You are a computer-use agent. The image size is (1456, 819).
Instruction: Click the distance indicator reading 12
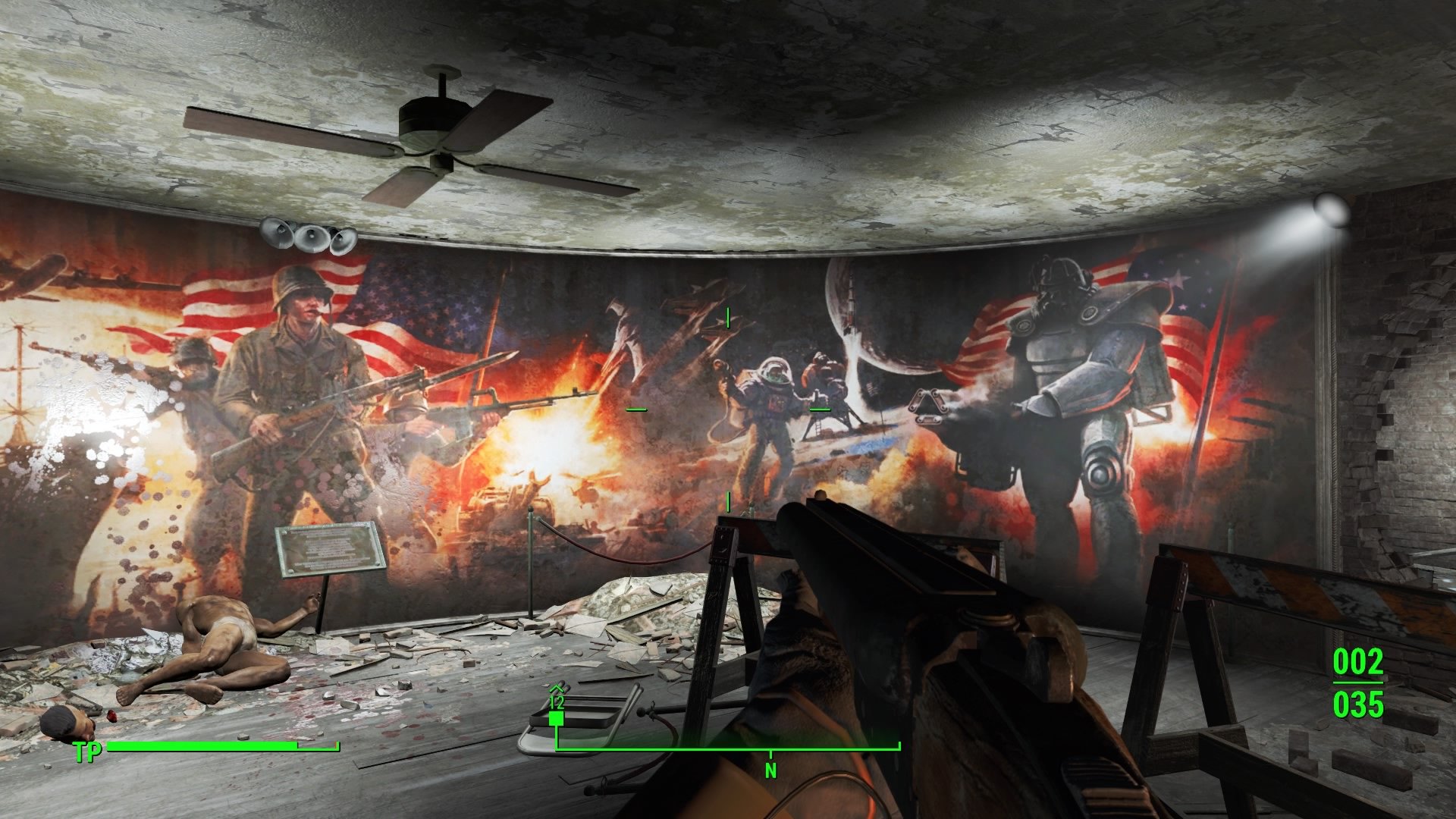pos(557,702)
